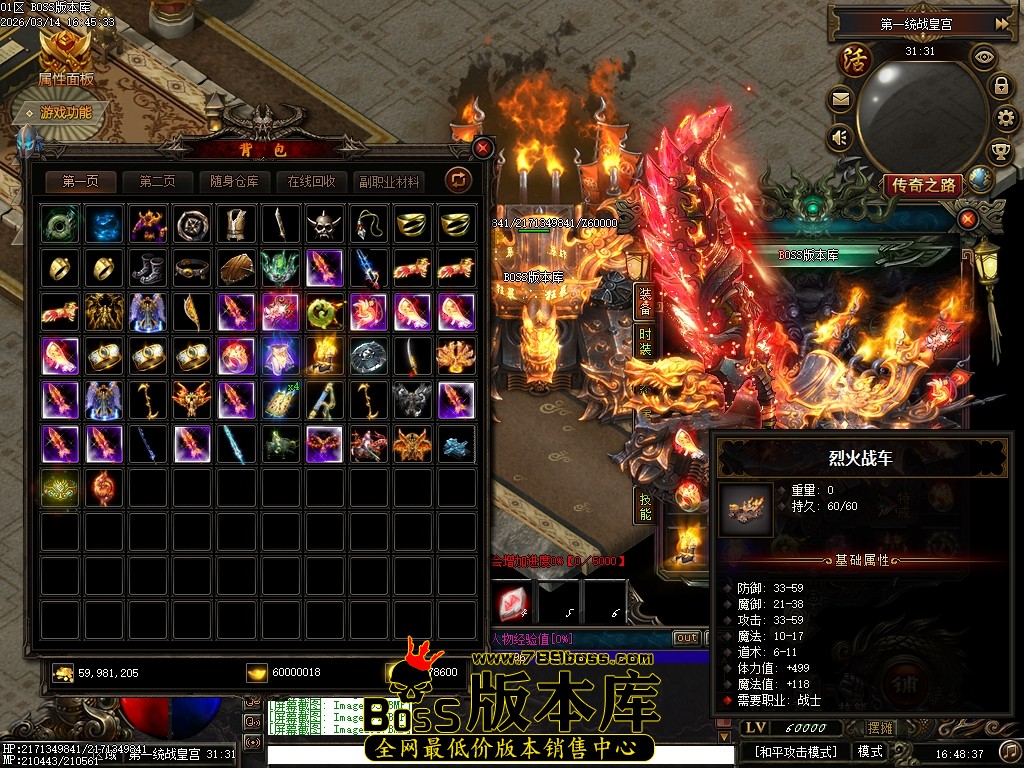
Task: Select the leather boots item
Action: point(148,268)
